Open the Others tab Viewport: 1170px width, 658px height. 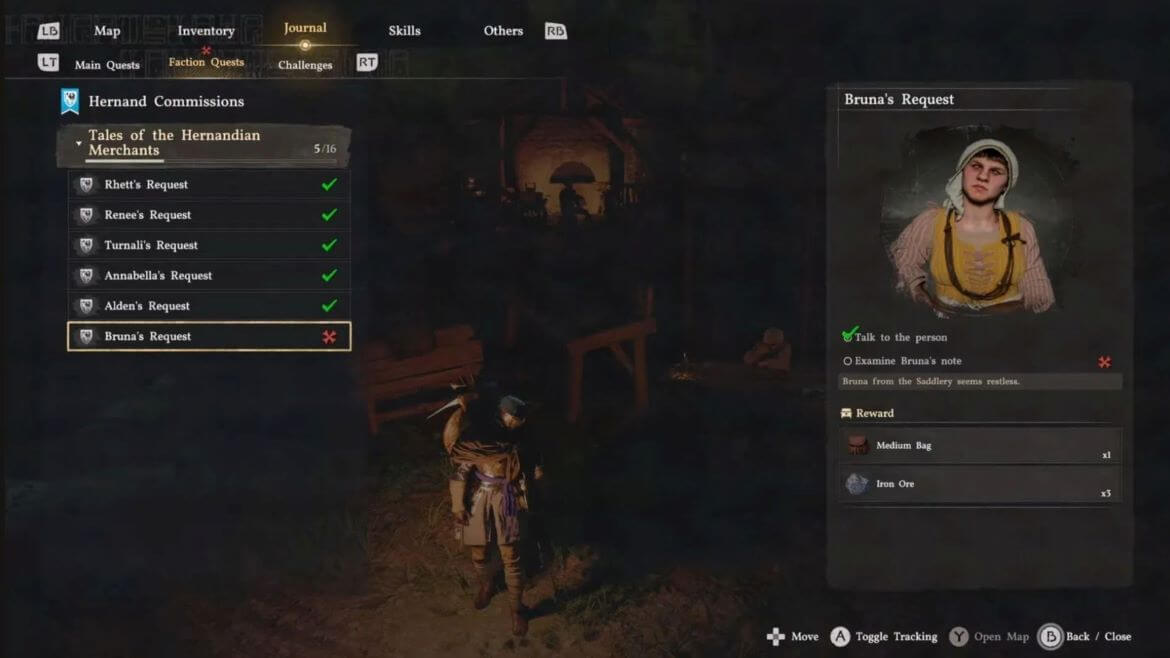coord(503,31)
